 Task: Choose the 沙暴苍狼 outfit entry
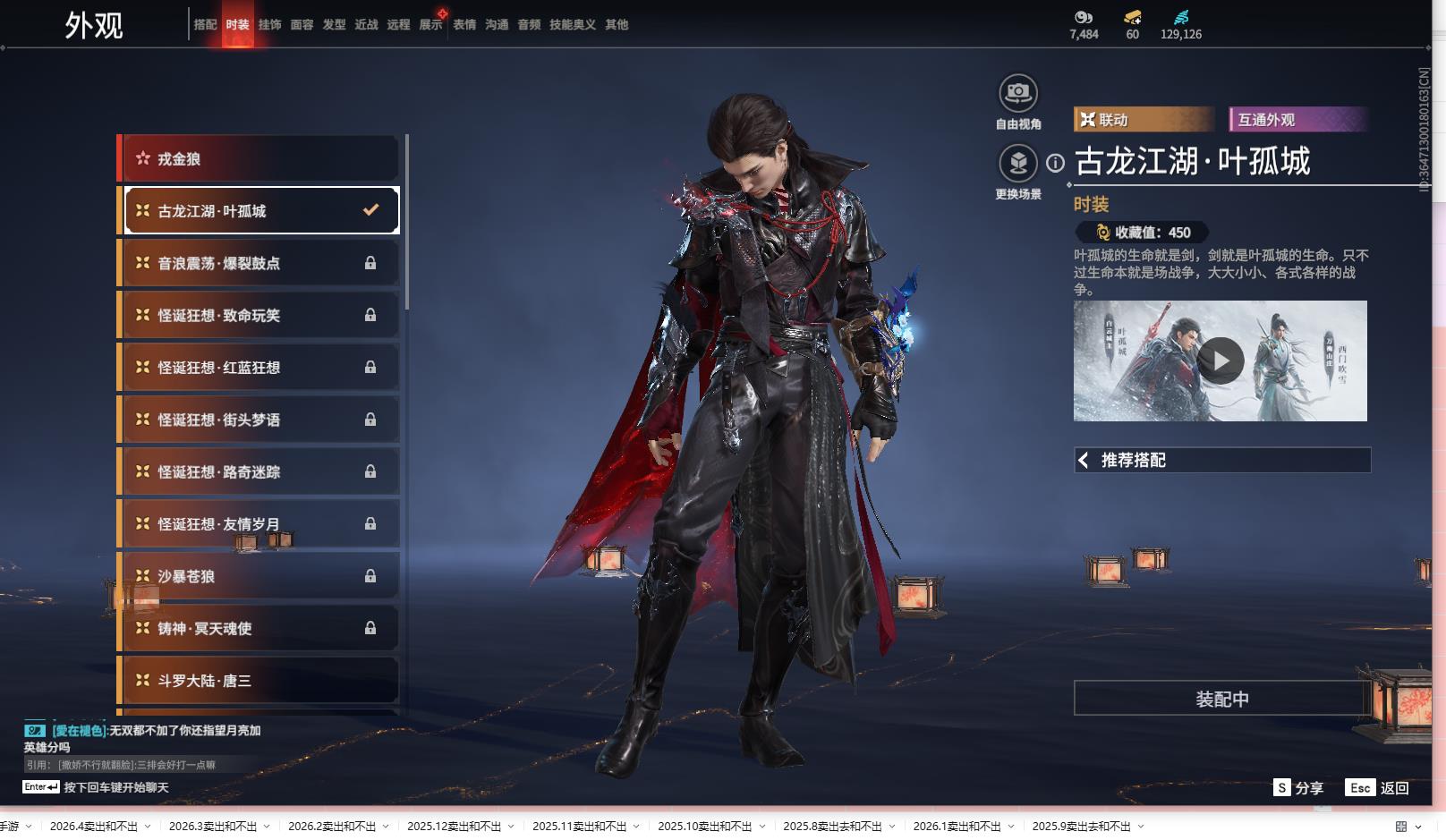tap(259, 576)
